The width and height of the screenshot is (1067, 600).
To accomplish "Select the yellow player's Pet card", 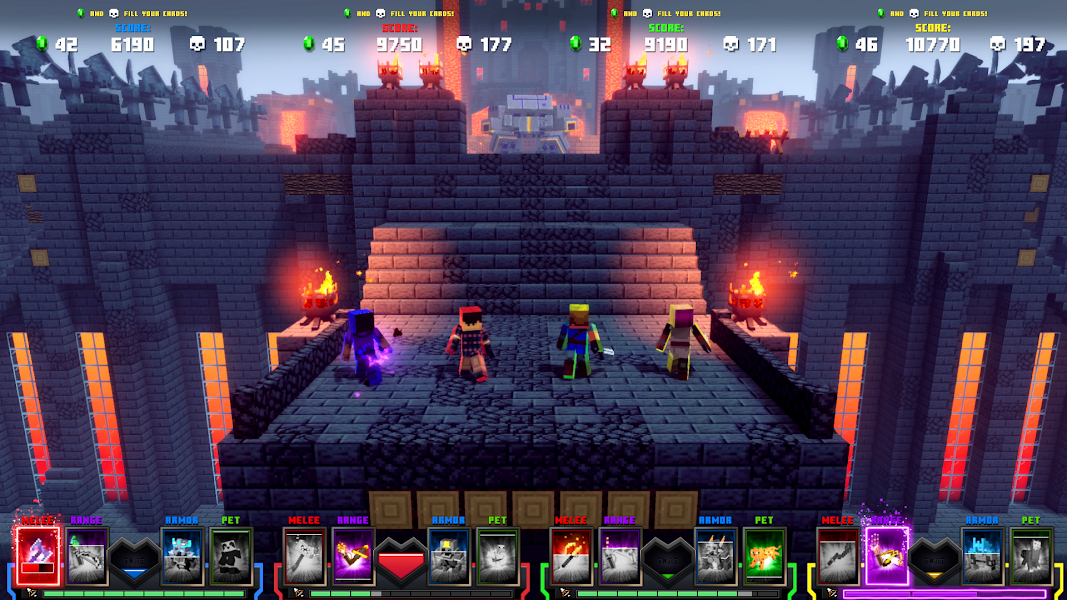I will coord(1030,556).
